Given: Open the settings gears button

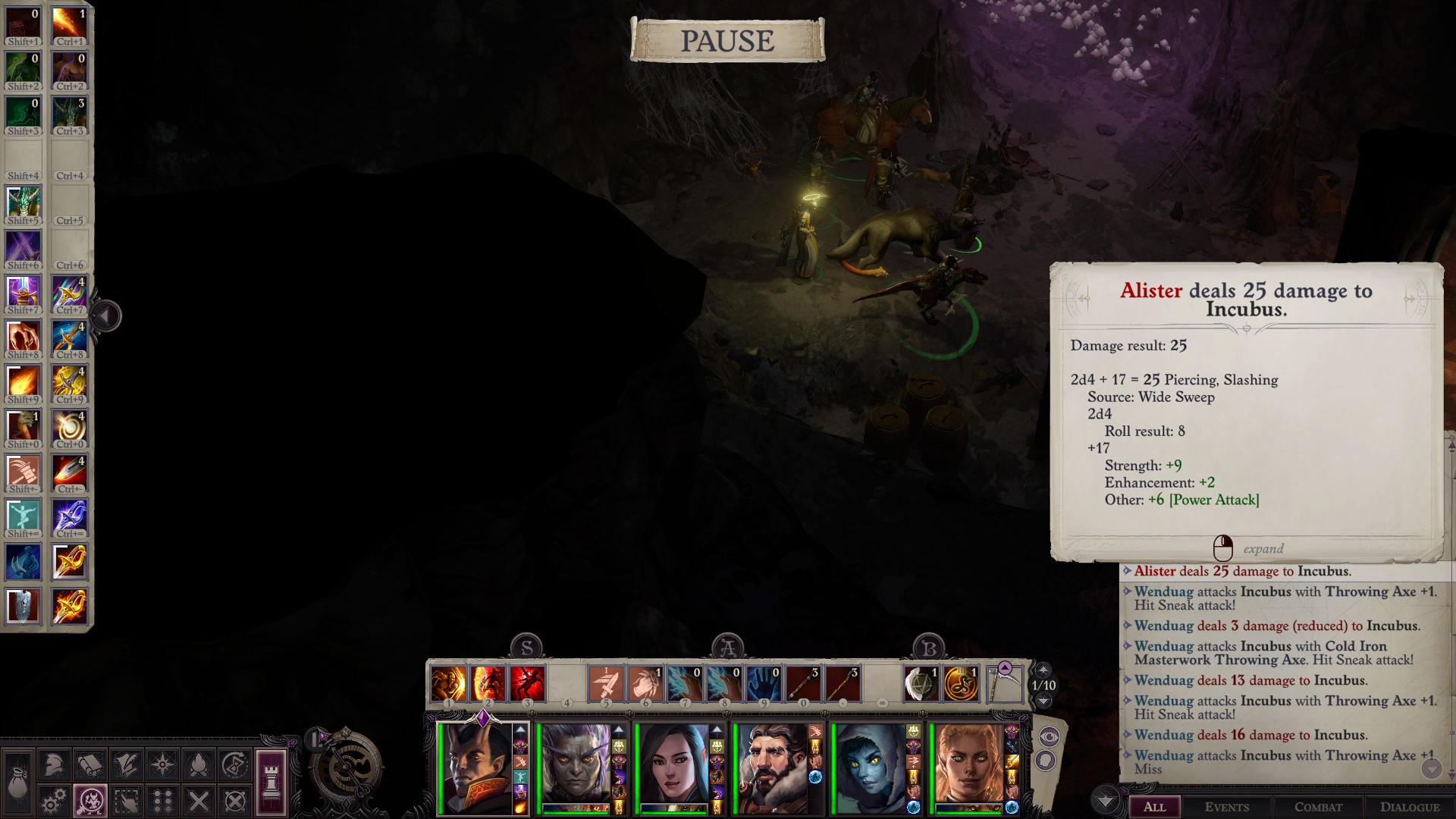Looking at the screenshot, I should coord(53,801).
